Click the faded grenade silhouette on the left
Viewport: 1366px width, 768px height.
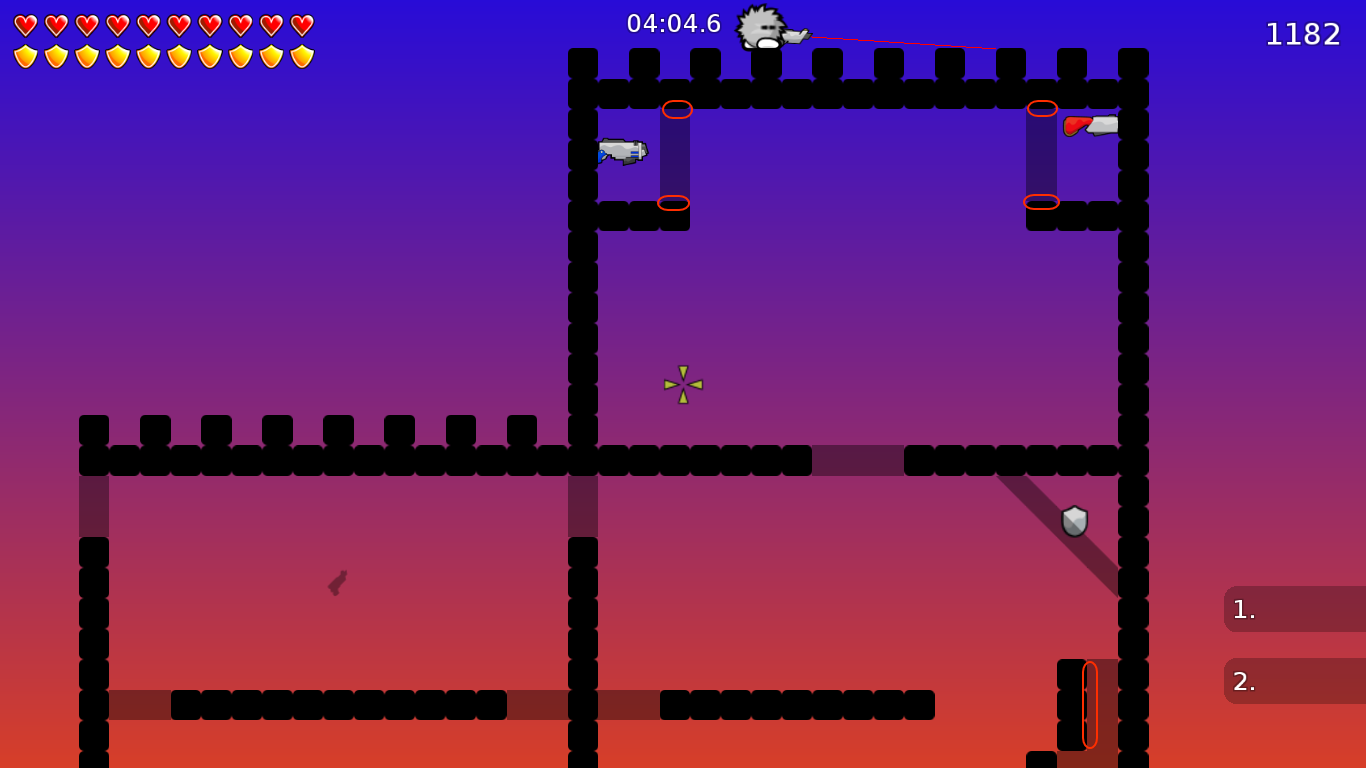(336, 583)
